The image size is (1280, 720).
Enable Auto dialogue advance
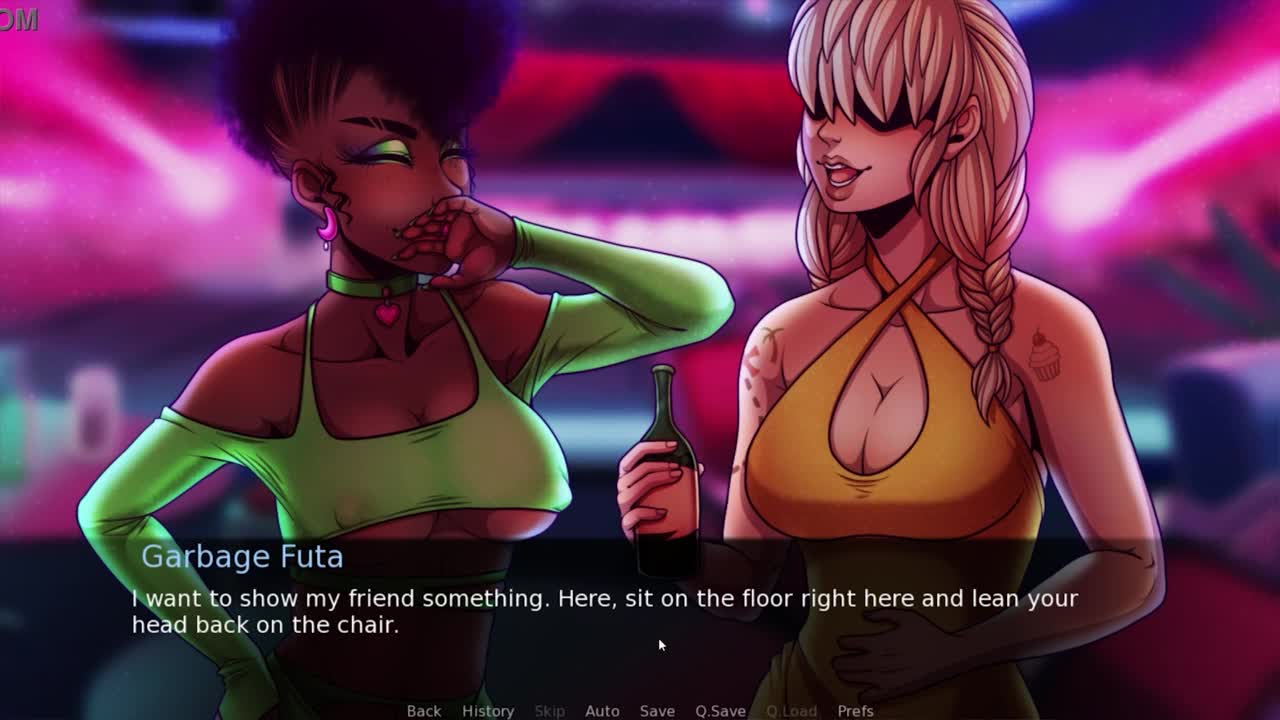click(x=602, y=710)
